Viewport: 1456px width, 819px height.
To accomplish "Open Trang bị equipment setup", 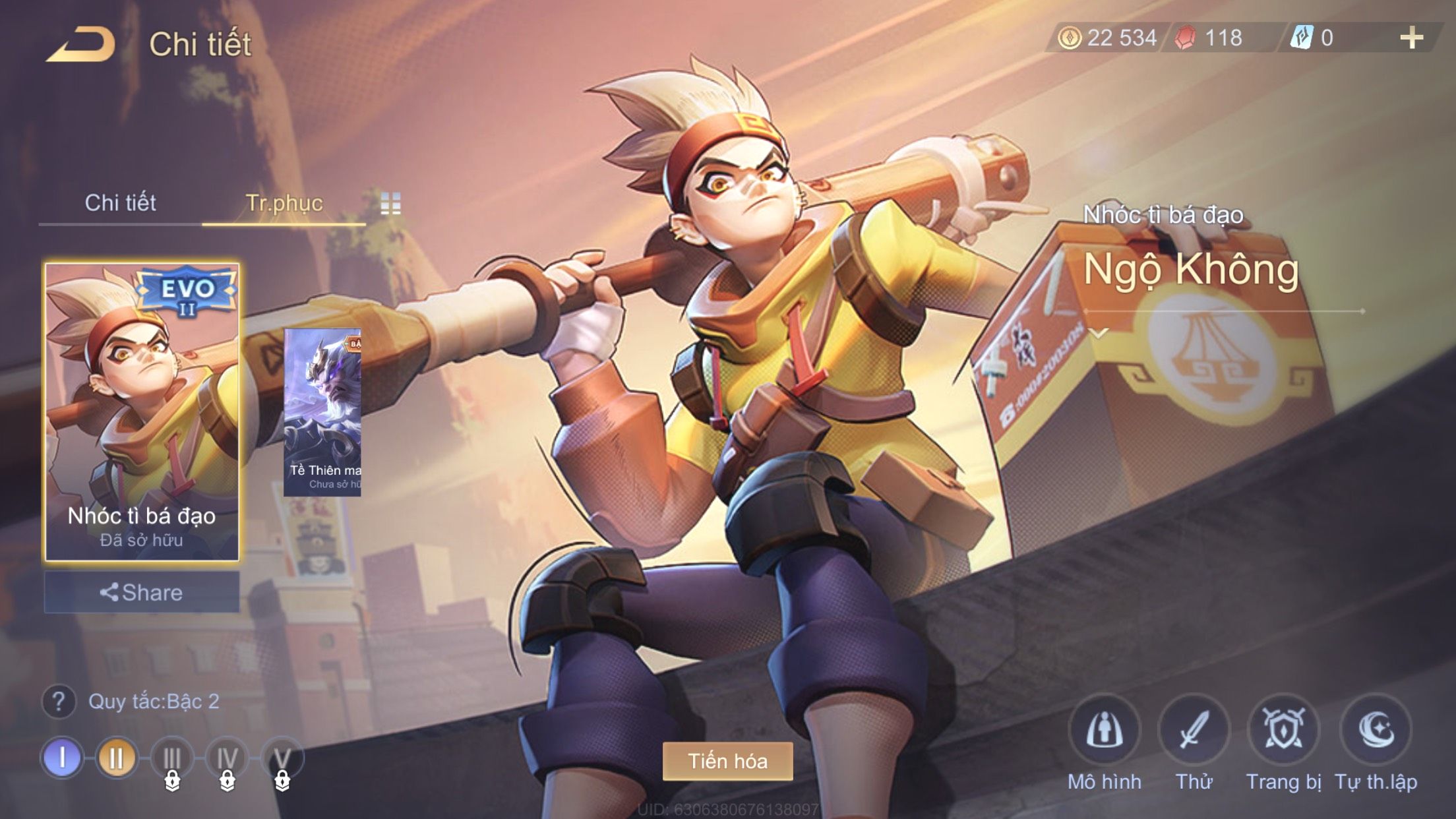I will click(x=1284, y=731).
